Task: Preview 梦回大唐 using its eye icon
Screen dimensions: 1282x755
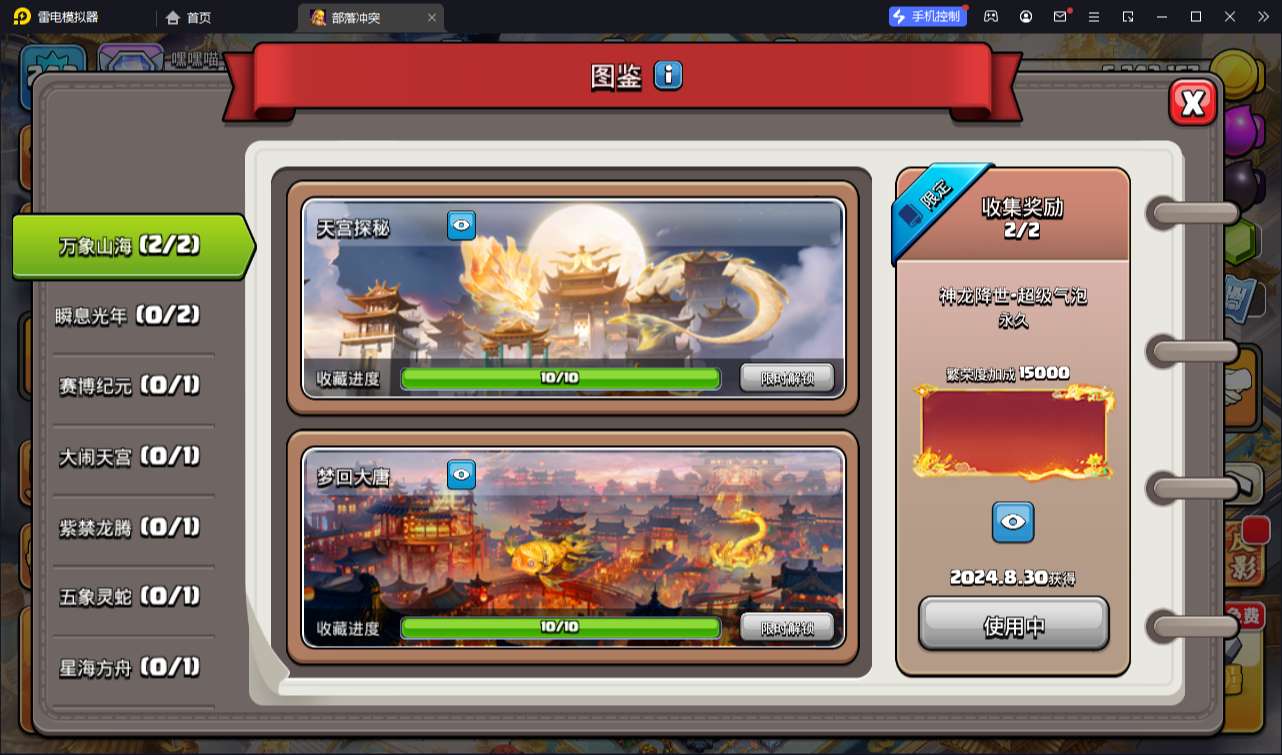Action: click(459, 475)
